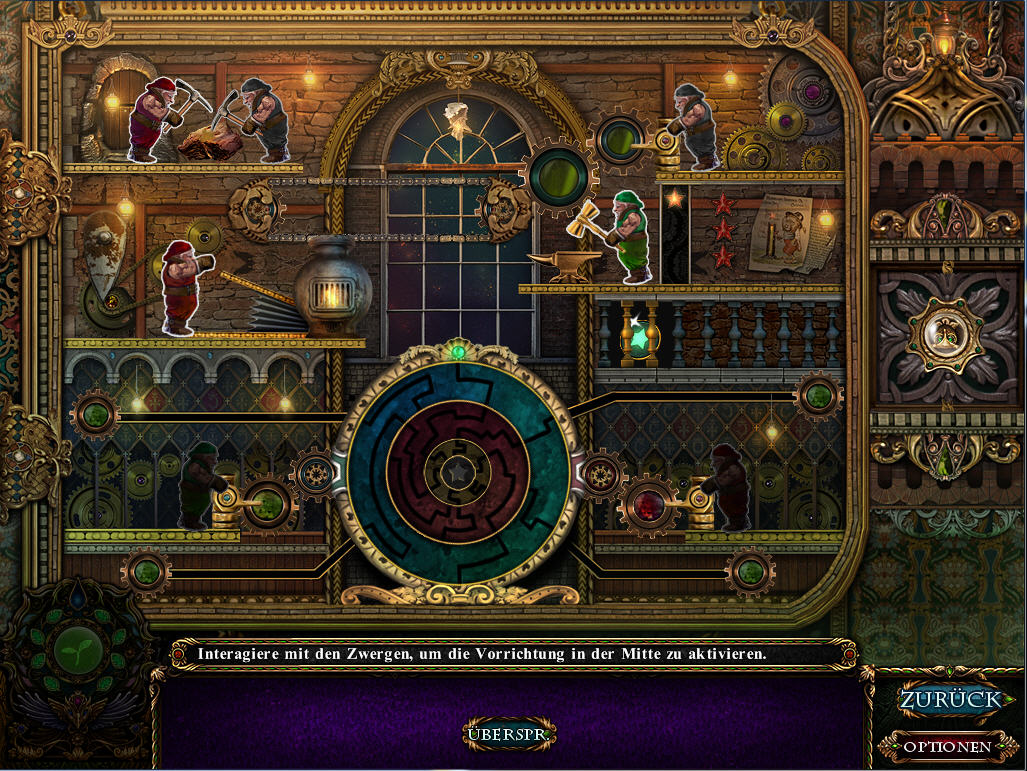Click the central circular maze device
The image size is (1027, 771).
point(453,469)
